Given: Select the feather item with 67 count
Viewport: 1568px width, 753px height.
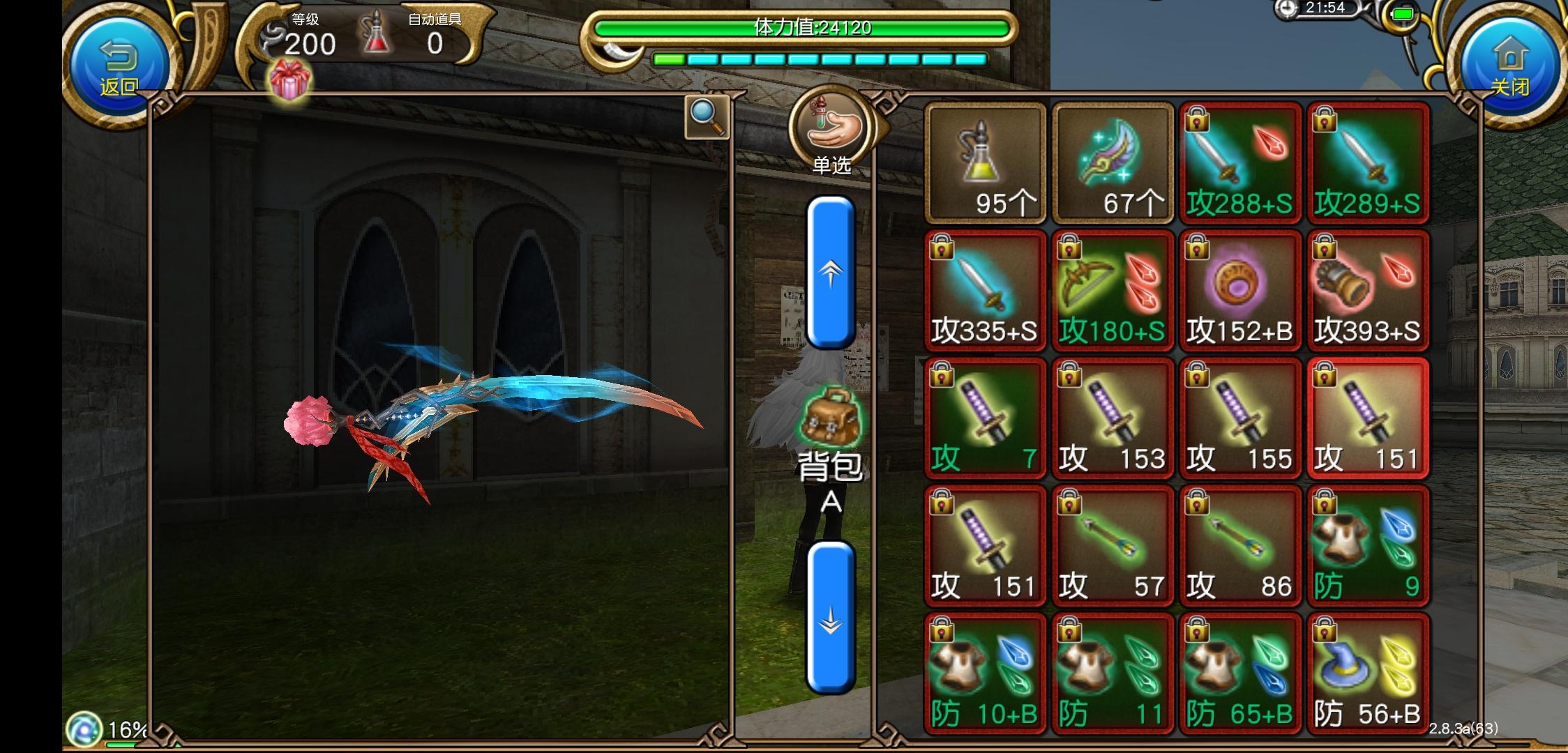Looking at the screenshot, I should (x=1113, y=162).
